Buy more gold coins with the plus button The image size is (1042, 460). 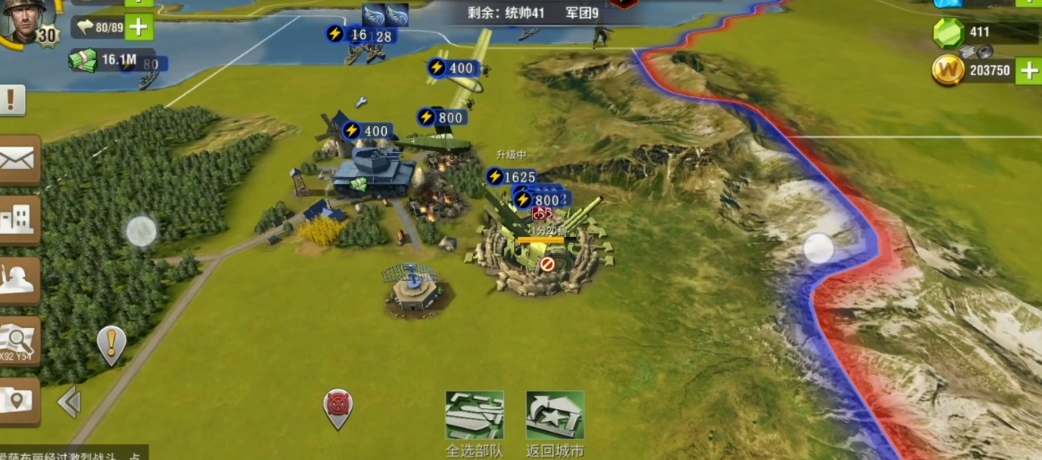click(x=1027, y=70)
